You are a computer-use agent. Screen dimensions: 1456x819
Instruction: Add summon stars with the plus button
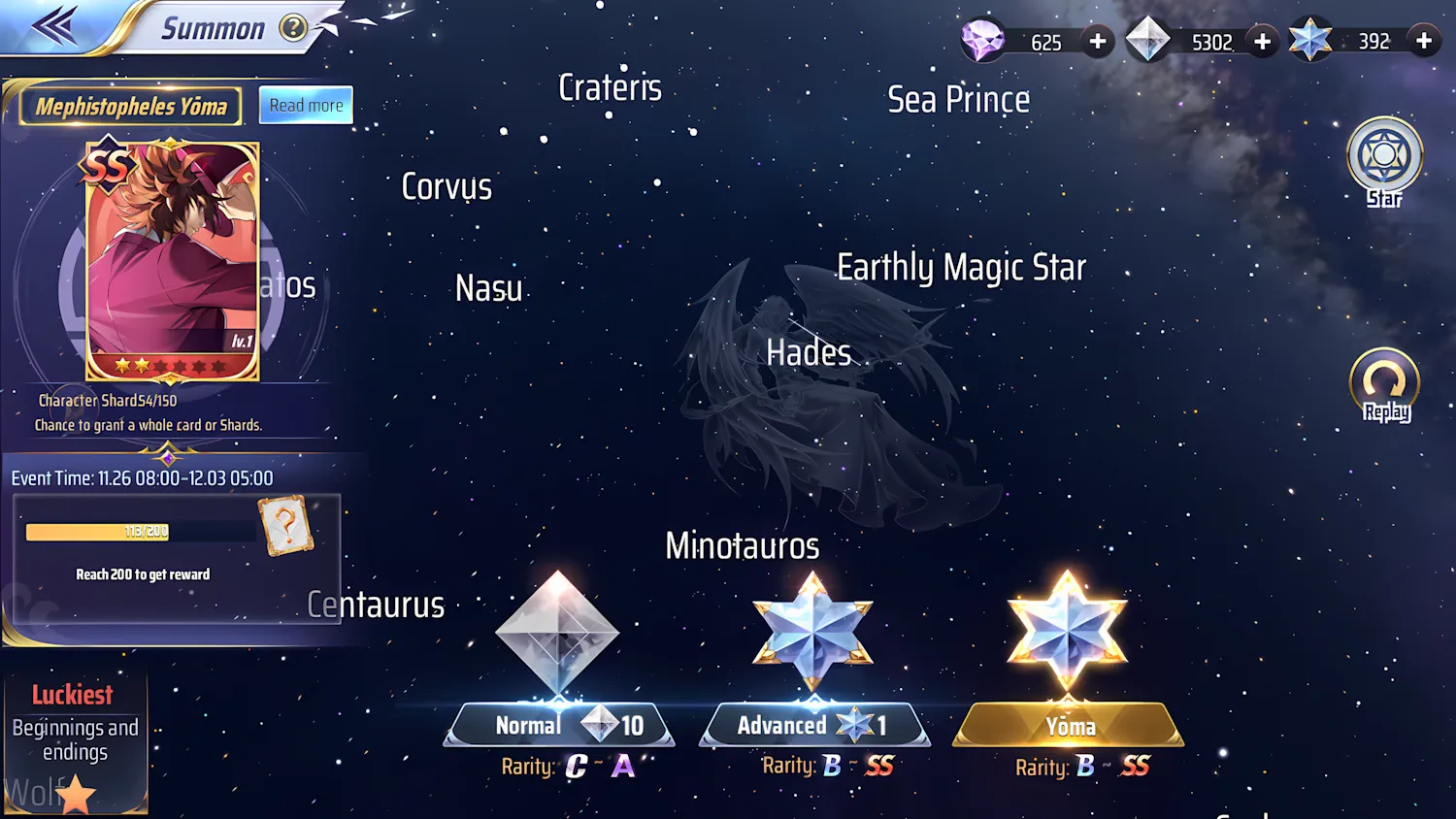click(1424, 41)
